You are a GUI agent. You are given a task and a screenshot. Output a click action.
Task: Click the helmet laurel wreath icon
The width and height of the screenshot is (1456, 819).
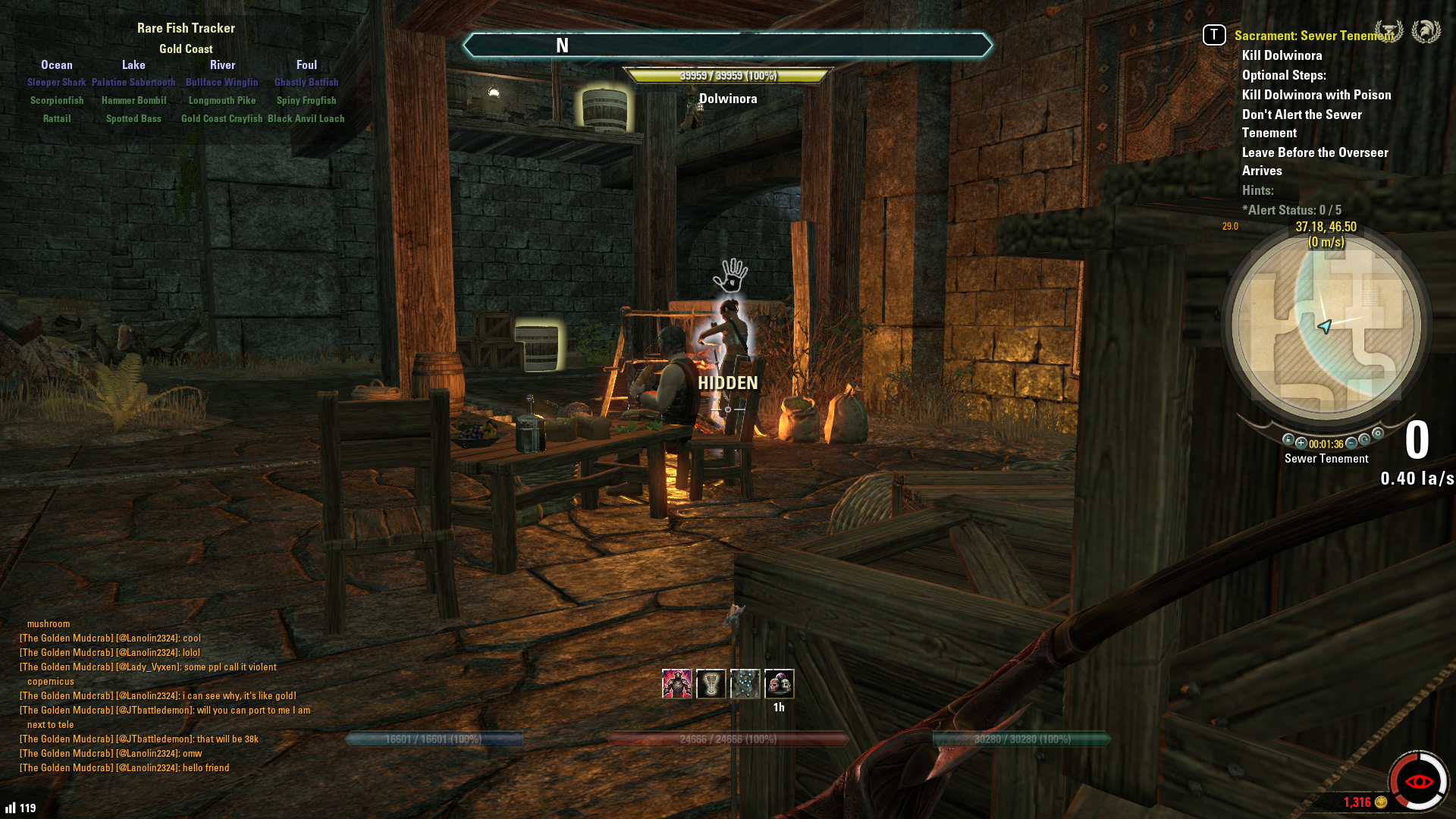(x=1426, y=32)
